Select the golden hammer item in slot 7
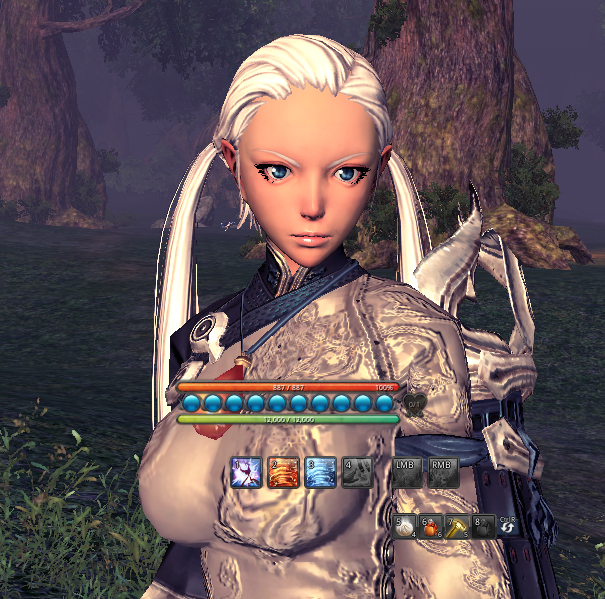This screenshot has width=605, height=599. (x=458, y=527)
